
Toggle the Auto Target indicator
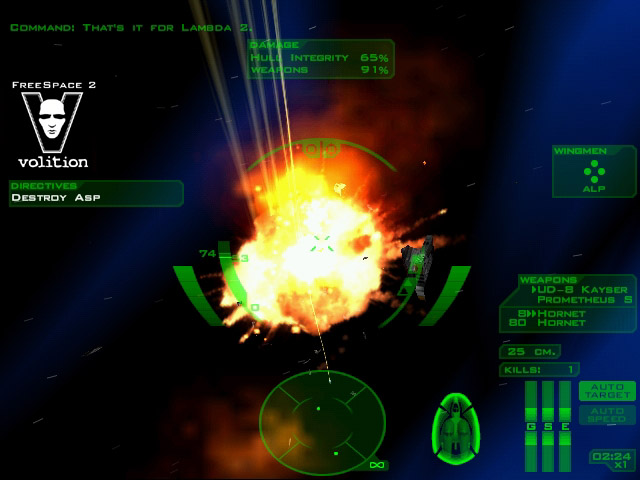[x=607, y=390]
